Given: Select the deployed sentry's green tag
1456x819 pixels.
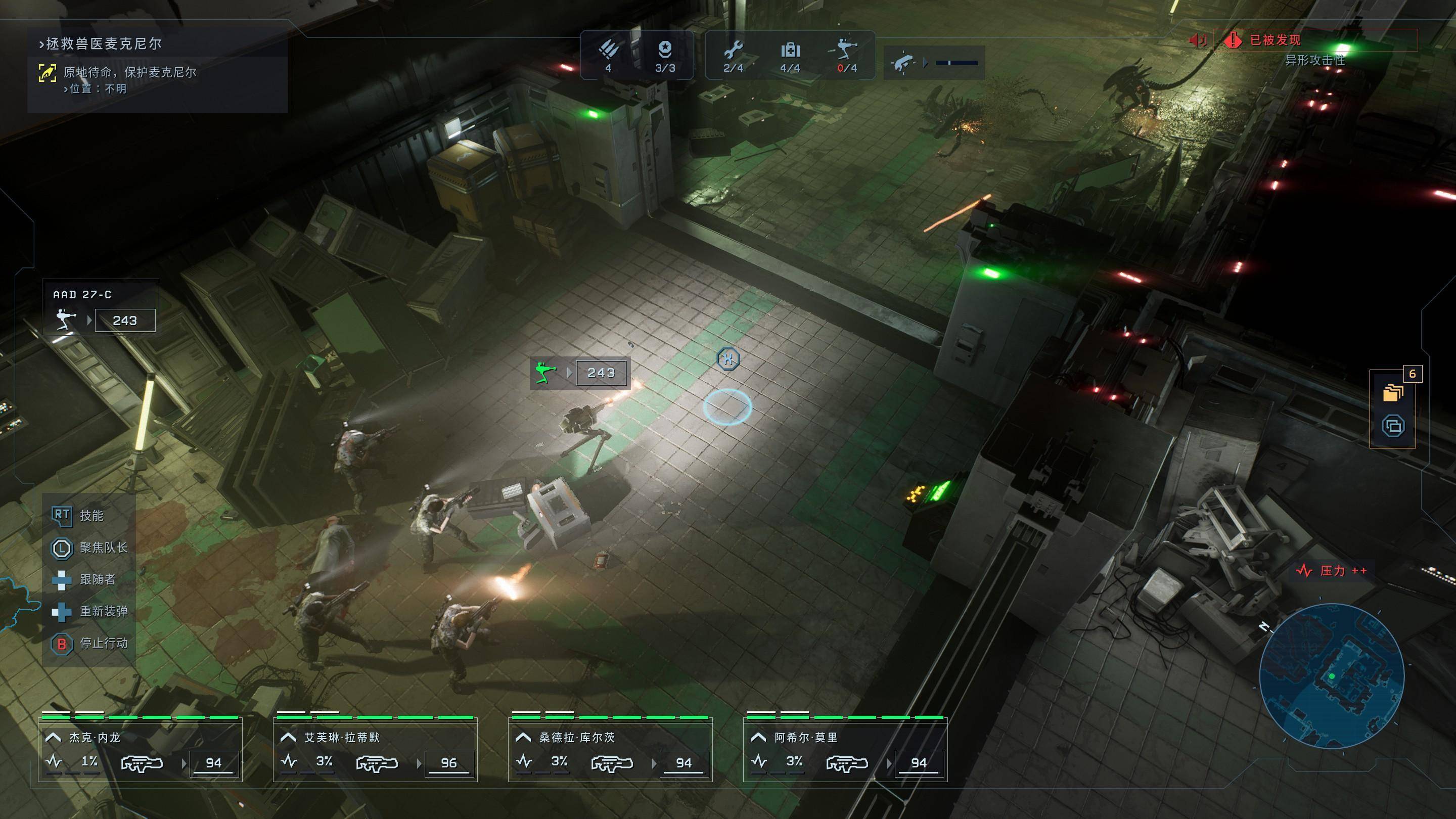Looking at the screenshot, I should tap(545, 373).
